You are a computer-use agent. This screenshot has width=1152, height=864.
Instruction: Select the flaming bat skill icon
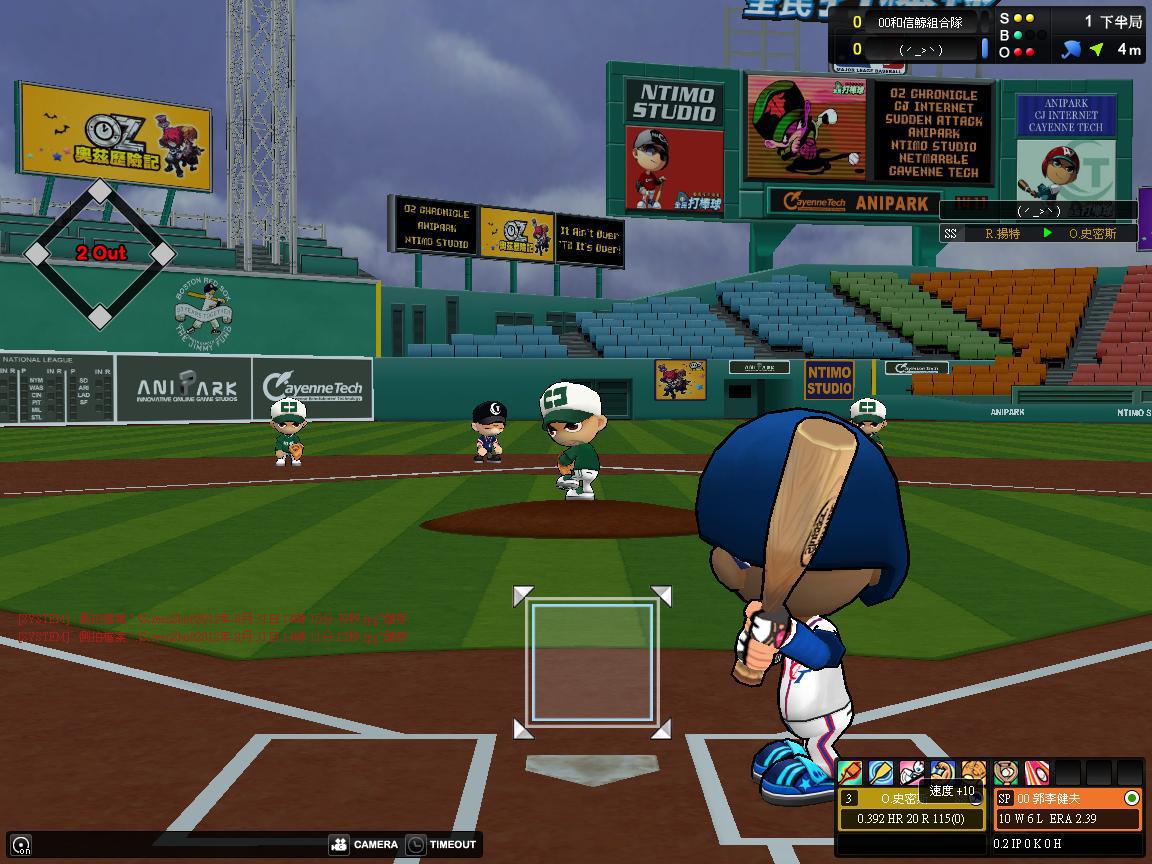[850, 773]
